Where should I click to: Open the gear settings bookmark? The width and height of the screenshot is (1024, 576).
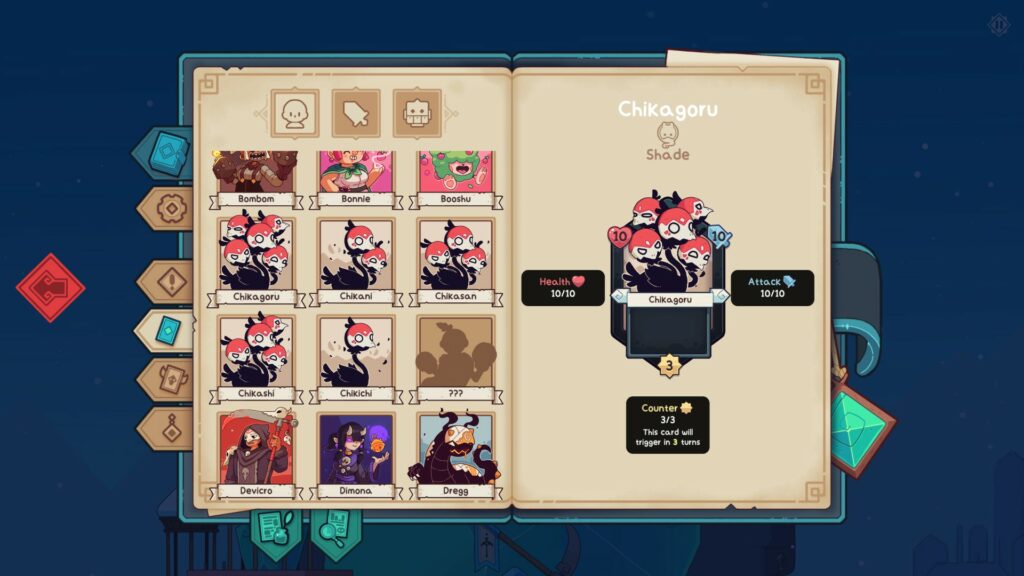(170, 209)
